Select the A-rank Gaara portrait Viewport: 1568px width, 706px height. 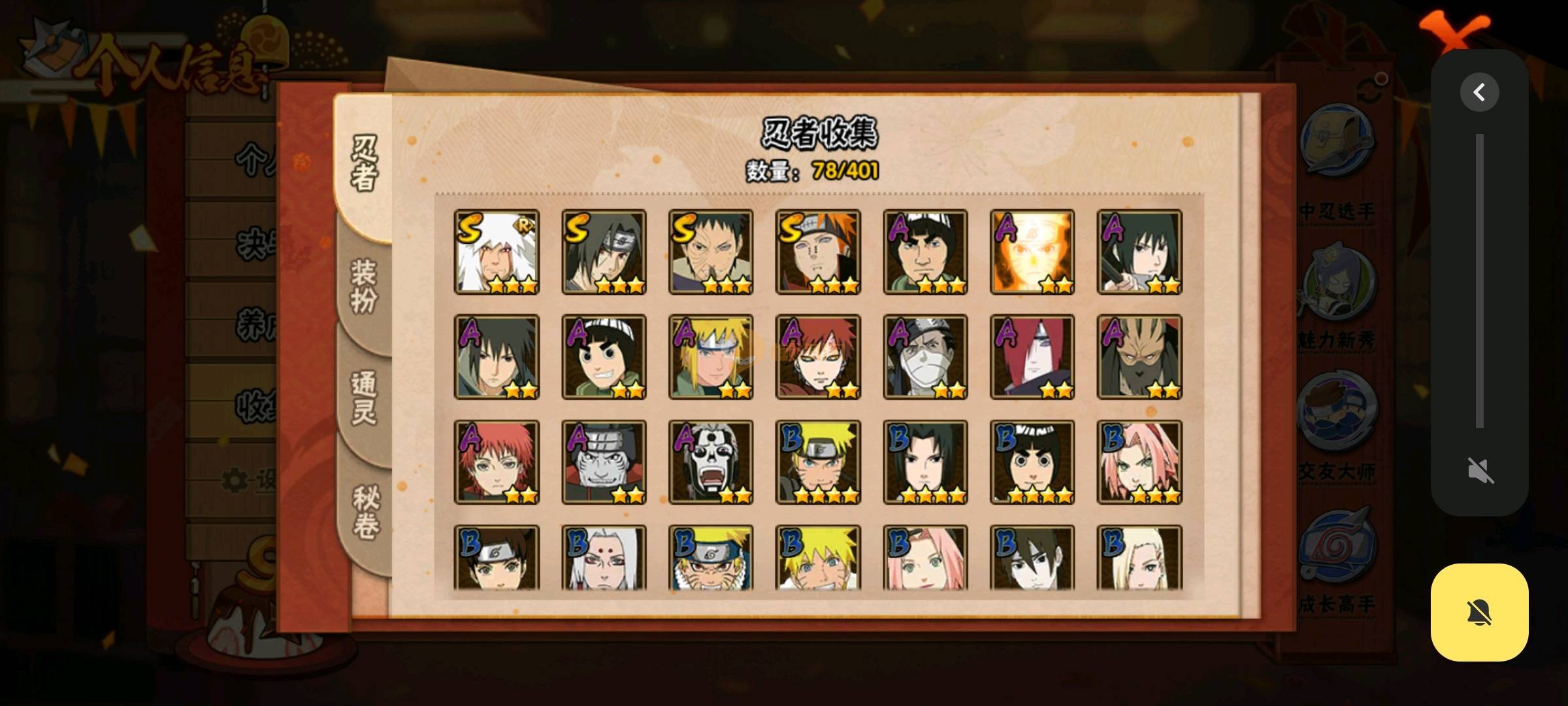pyautogui.click(x=818, y=357)
